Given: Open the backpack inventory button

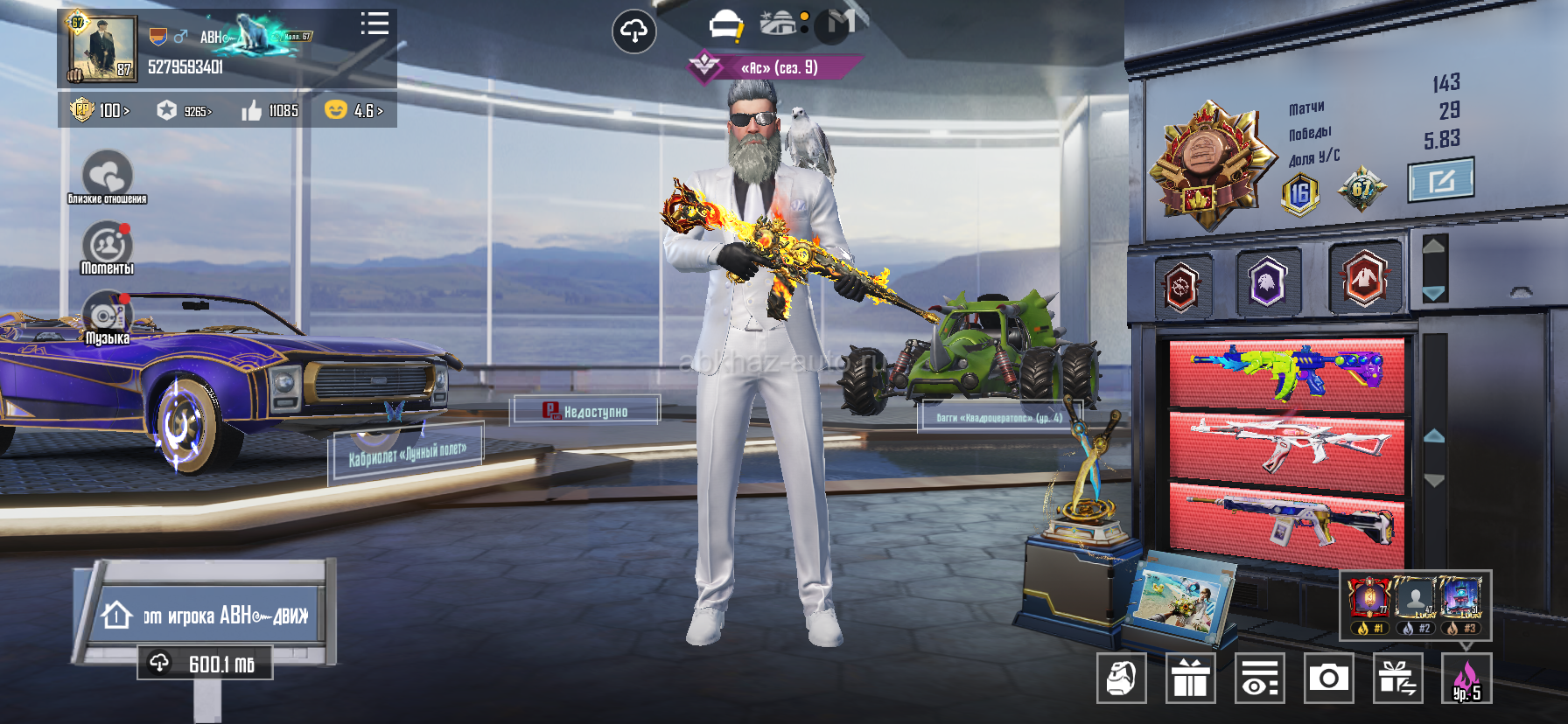Looking at the screenshot, I should [1121, 678].
